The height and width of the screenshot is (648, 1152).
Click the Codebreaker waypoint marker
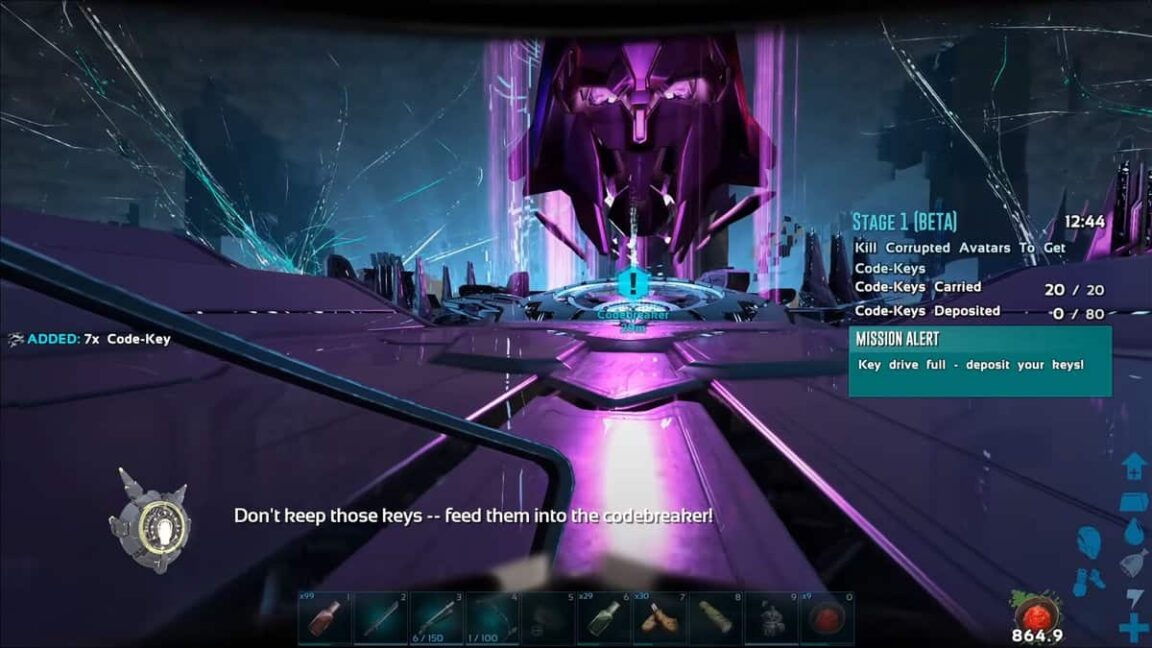[632, 284]
